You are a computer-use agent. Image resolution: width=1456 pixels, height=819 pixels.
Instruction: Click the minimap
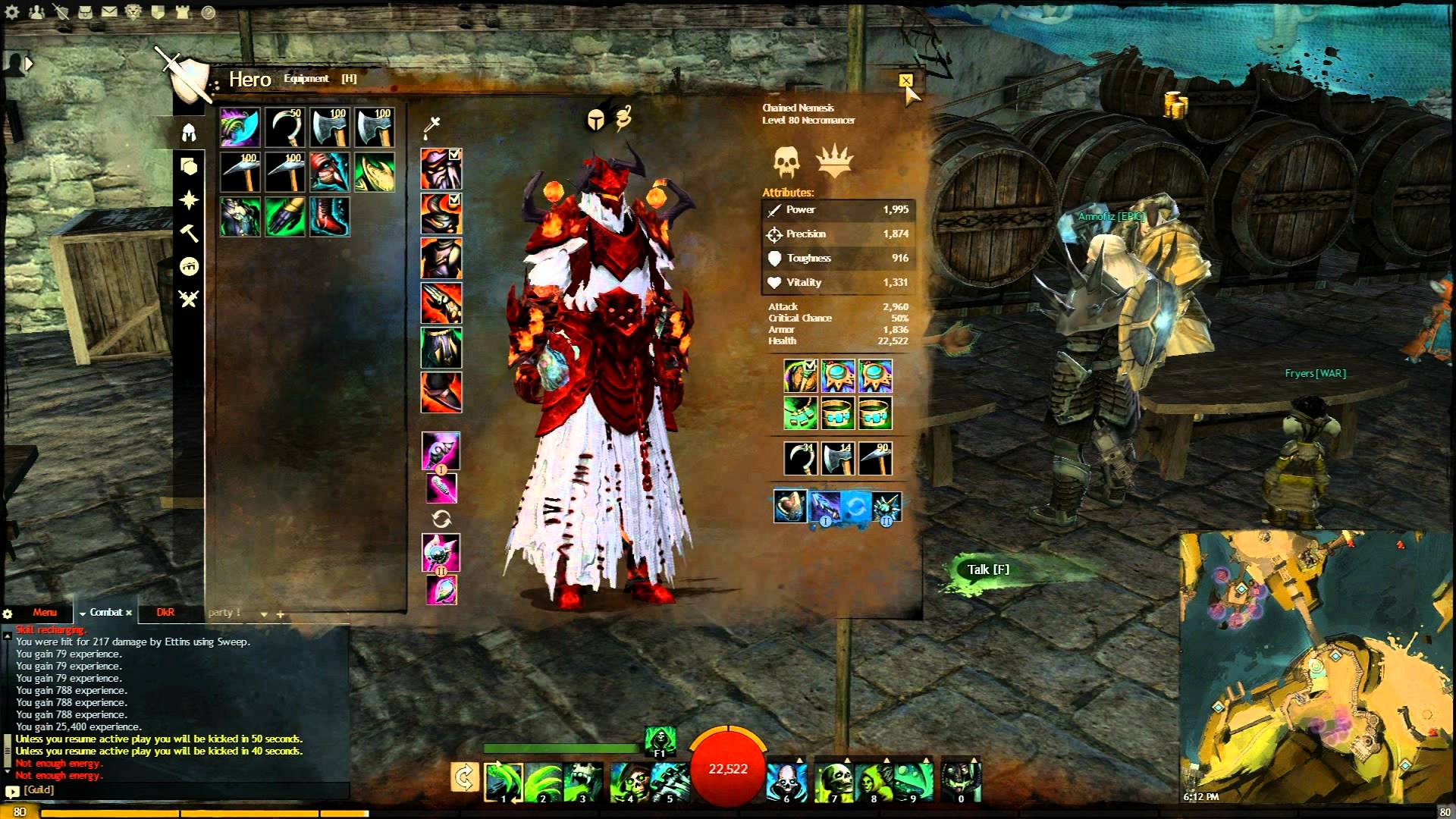[x=1316, y=667]
